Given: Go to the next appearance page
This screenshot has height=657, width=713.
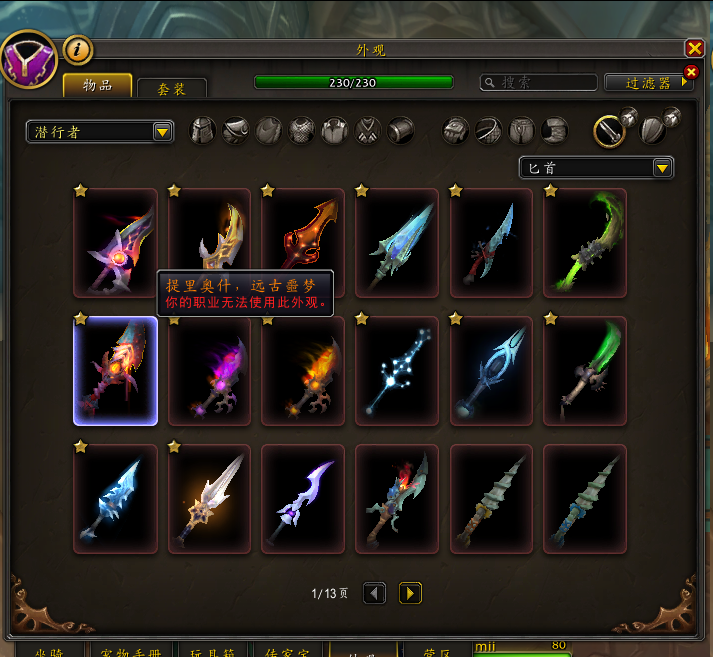Looking at the screenshot, I should 410,593.
